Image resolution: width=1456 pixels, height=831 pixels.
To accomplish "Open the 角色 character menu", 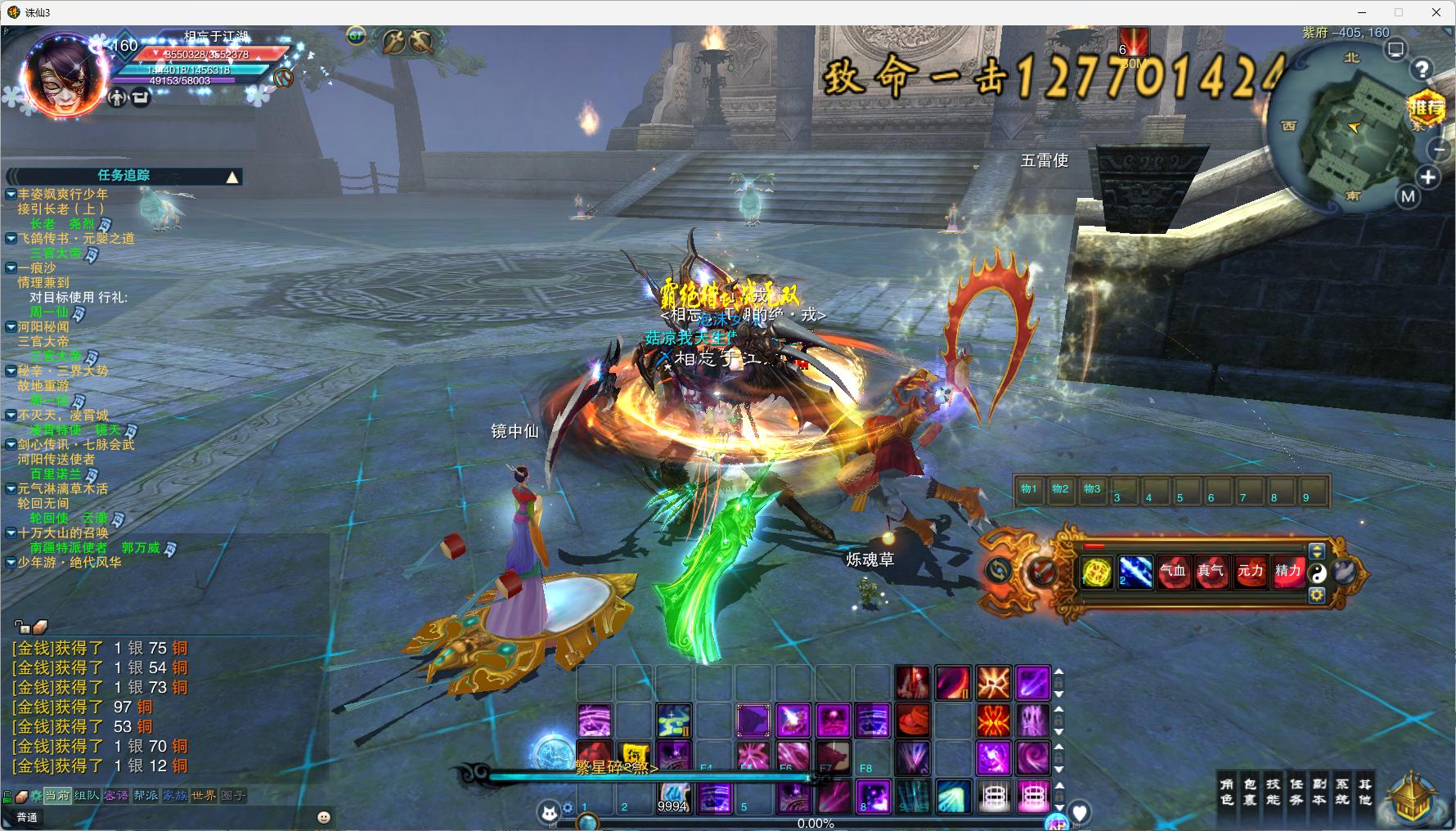I will [x=1227, y=792].
